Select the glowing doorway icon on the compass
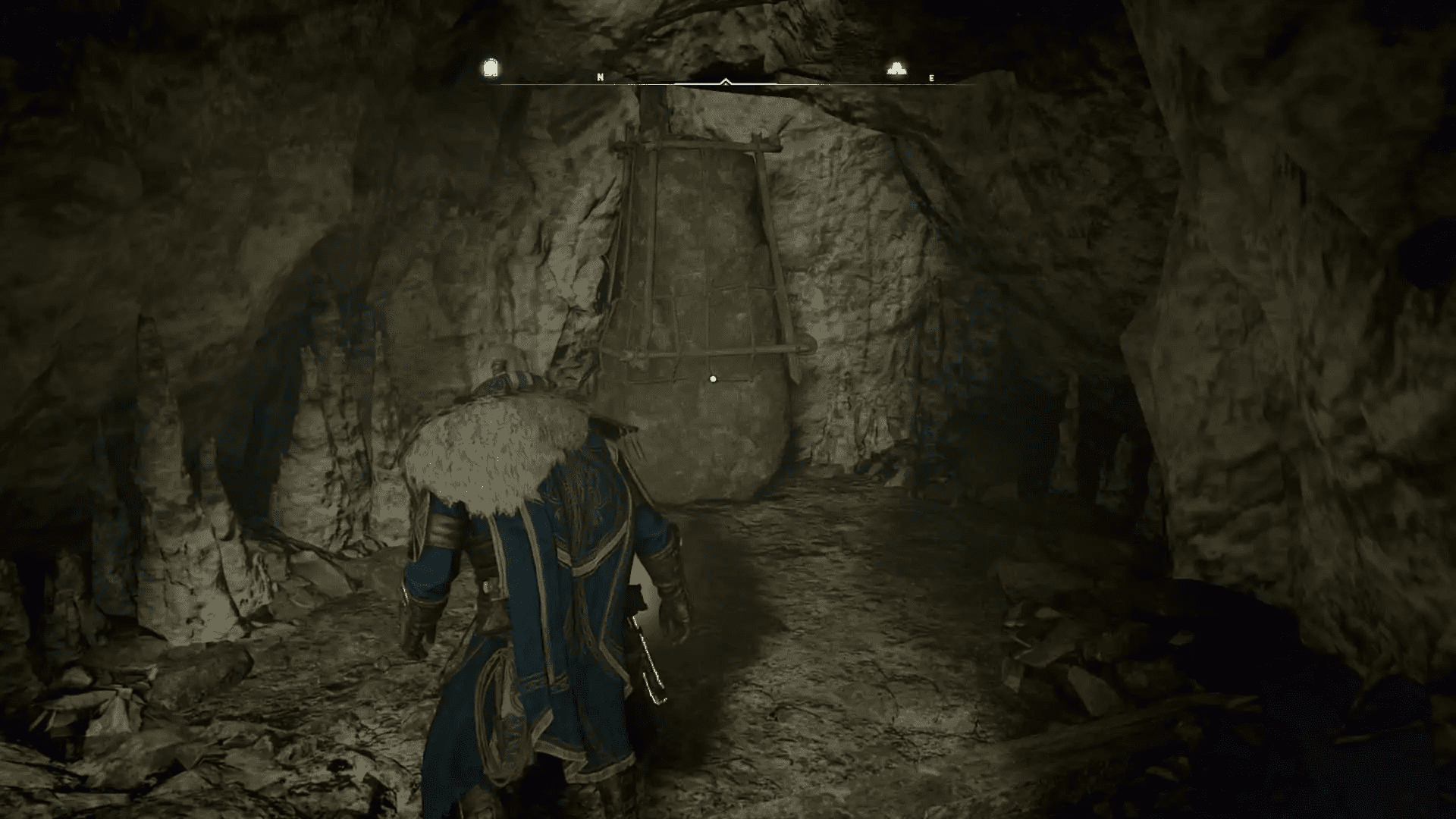The image size is (1456, 819). pos(490,67)
